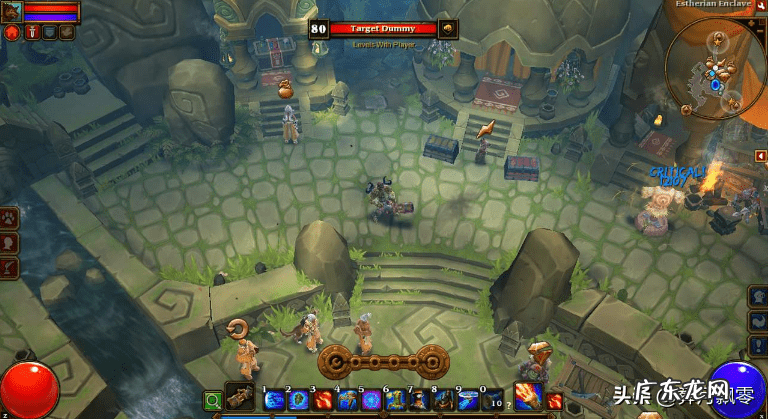Activate the red fire skill in slot 3
The width and height of the screenshot is (768, 419).
[323, 400]
